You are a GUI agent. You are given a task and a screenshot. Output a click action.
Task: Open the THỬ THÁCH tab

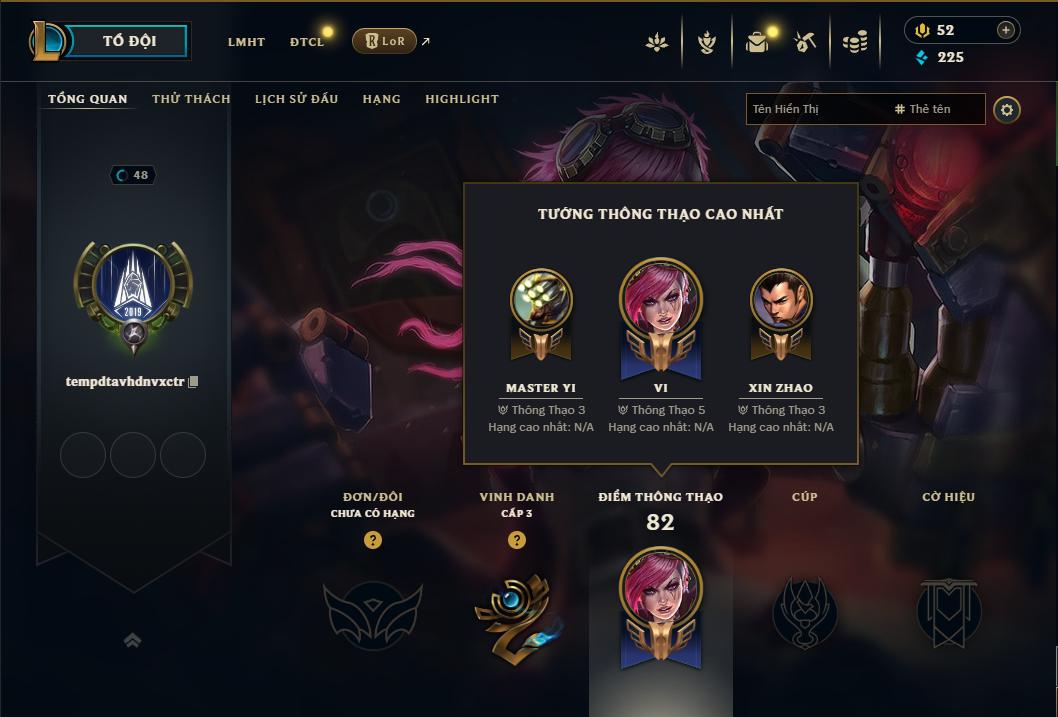(191, 99)
